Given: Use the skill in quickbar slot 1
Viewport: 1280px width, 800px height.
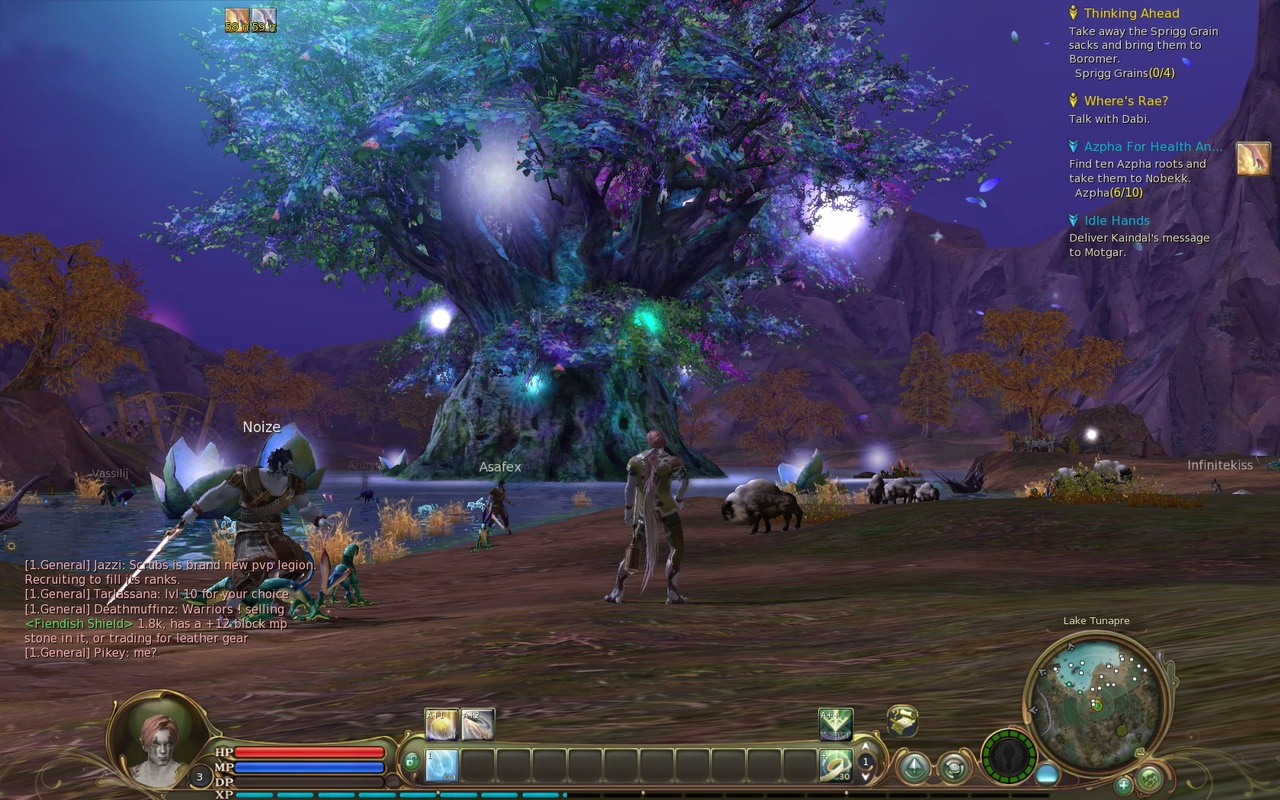Looking at the screenshot, I should (x=440, y=765).
